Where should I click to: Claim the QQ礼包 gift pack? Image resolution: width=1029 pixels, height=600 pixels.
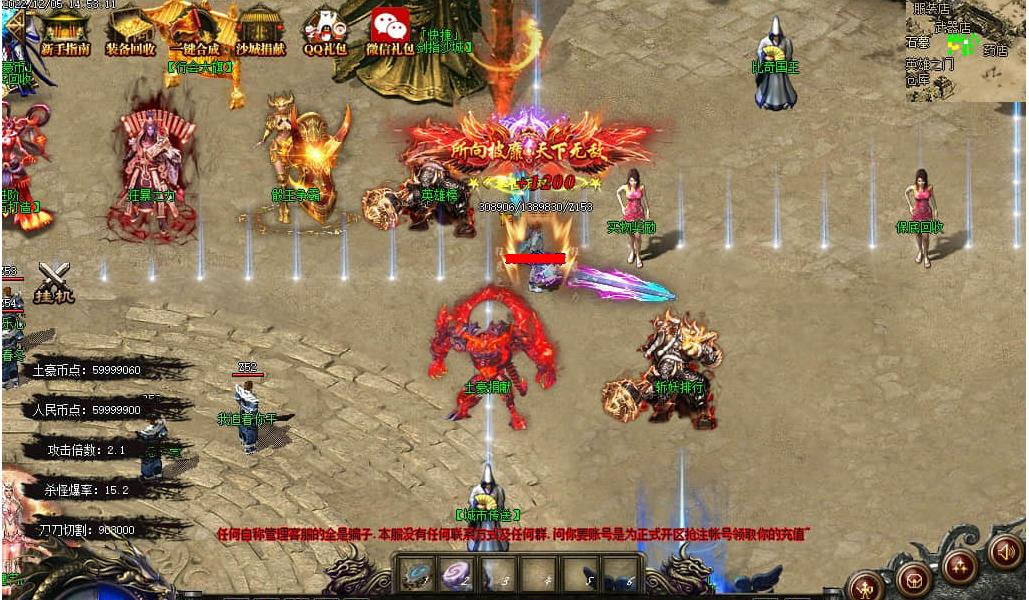[x=325, y=30]
